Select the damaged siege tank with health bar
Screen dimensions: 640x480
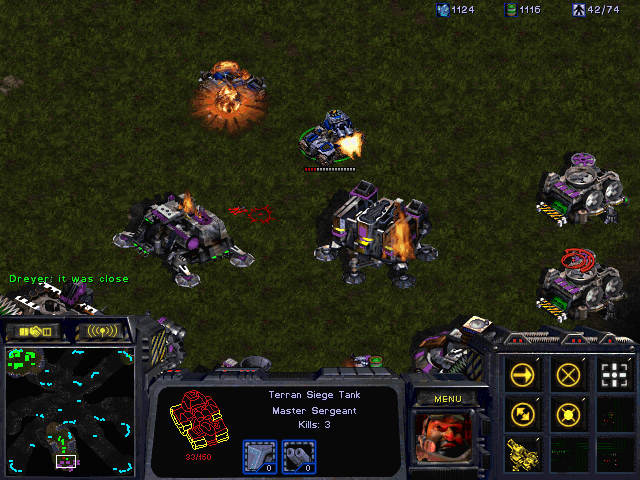click(x=330, y=138)
